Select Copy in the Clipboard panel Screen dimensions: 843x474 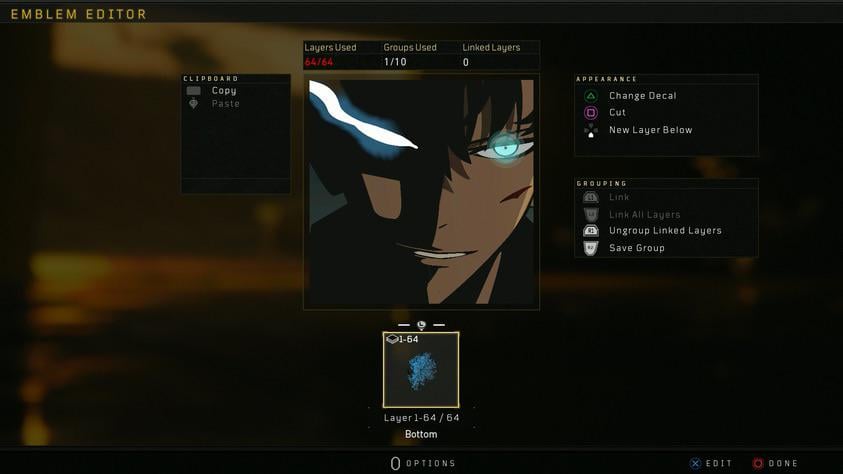click(x=223, y=91)
